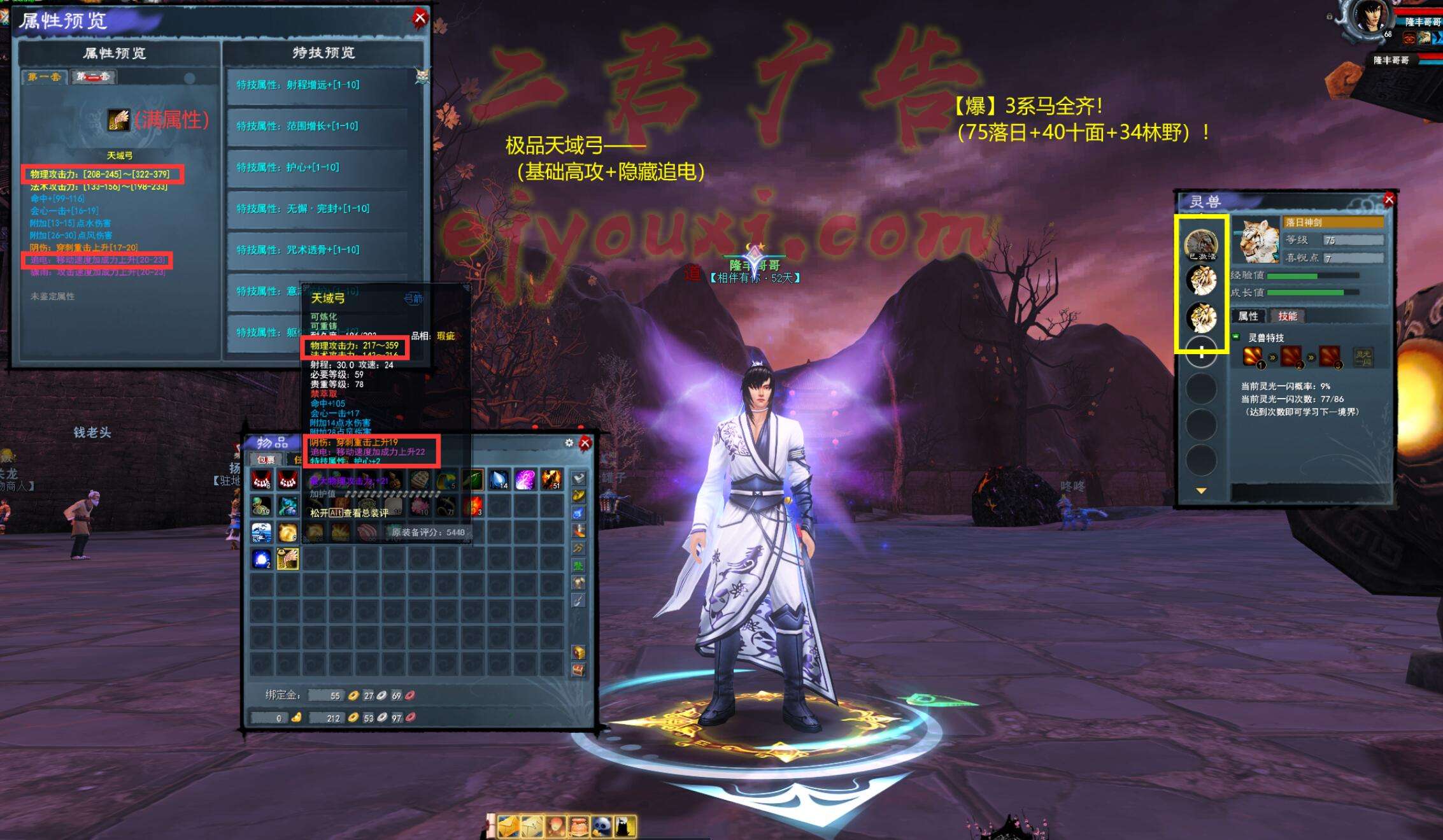This screenshot has width=1443, height=840.
Task: Select the highlighted golden bow inventory slot
Action: (288, 559)
